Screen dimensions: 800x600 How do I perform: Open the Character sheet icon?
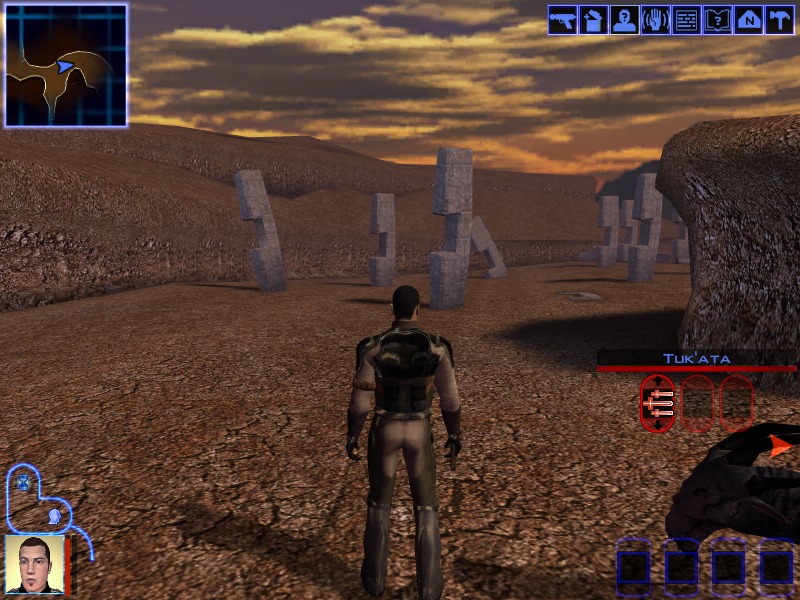point(625,20)
